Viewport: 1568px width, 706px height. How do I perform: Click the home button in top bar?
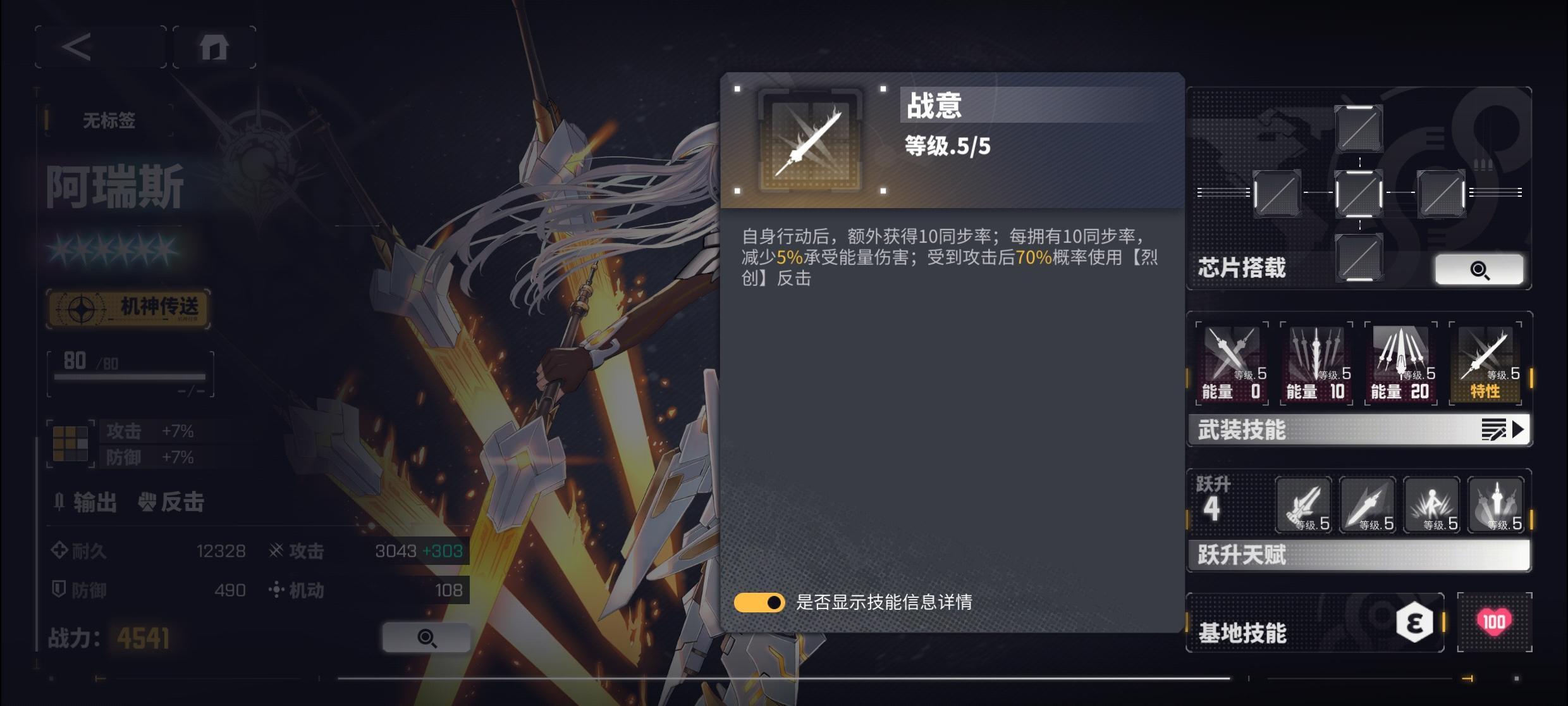pos(215,46)
